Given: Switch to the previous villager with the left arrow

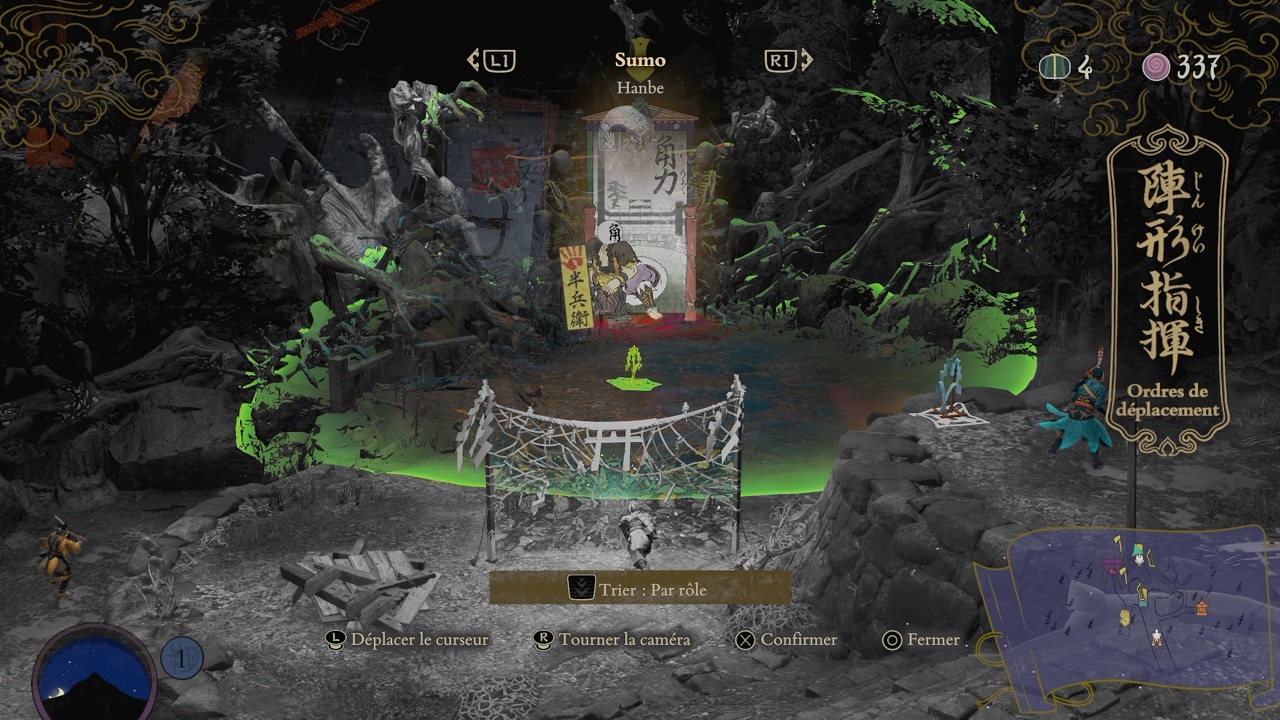Looking at the screenshot, I should (x=490, y=61).
